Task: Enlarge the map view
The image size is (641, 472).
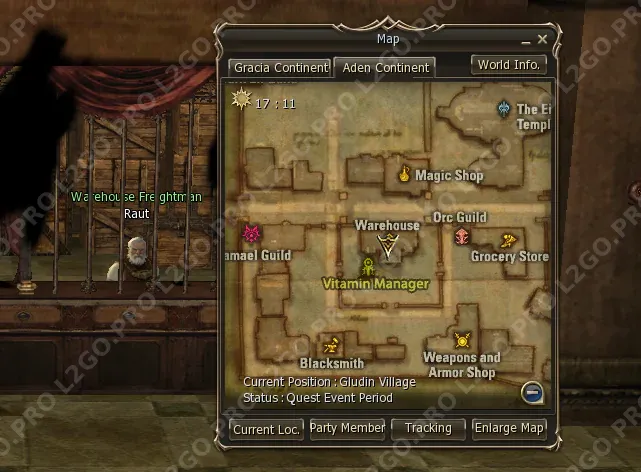Action: [x=509, y=428]
